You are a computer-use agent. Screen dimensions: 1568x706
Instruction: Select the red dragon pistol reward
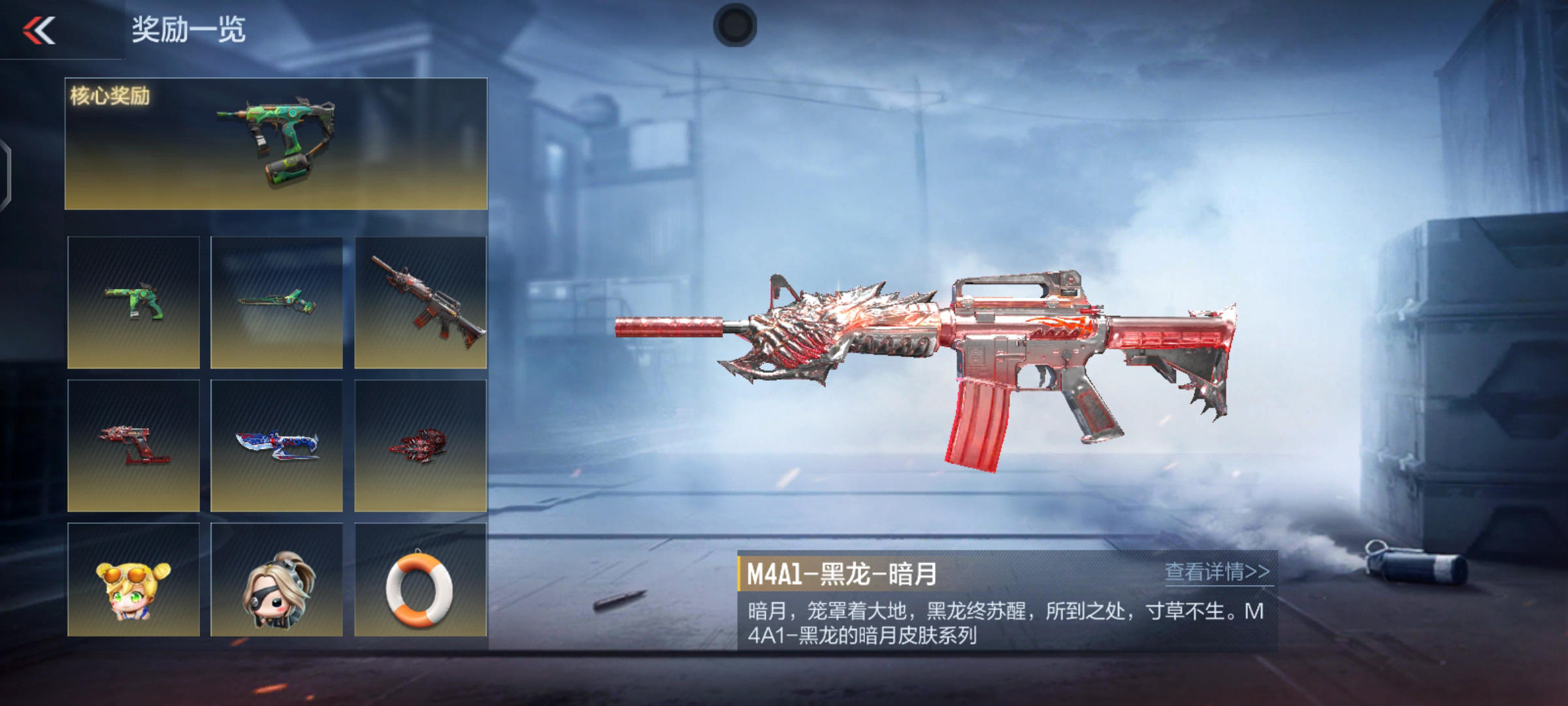coord(133,445)
